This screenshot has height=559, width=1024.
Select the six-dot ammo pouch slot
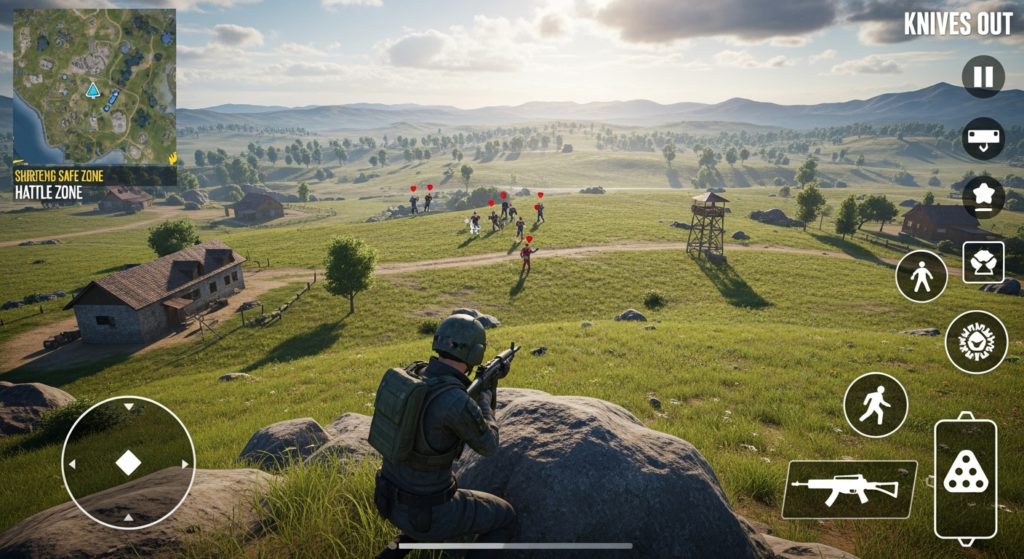(965, 478)
